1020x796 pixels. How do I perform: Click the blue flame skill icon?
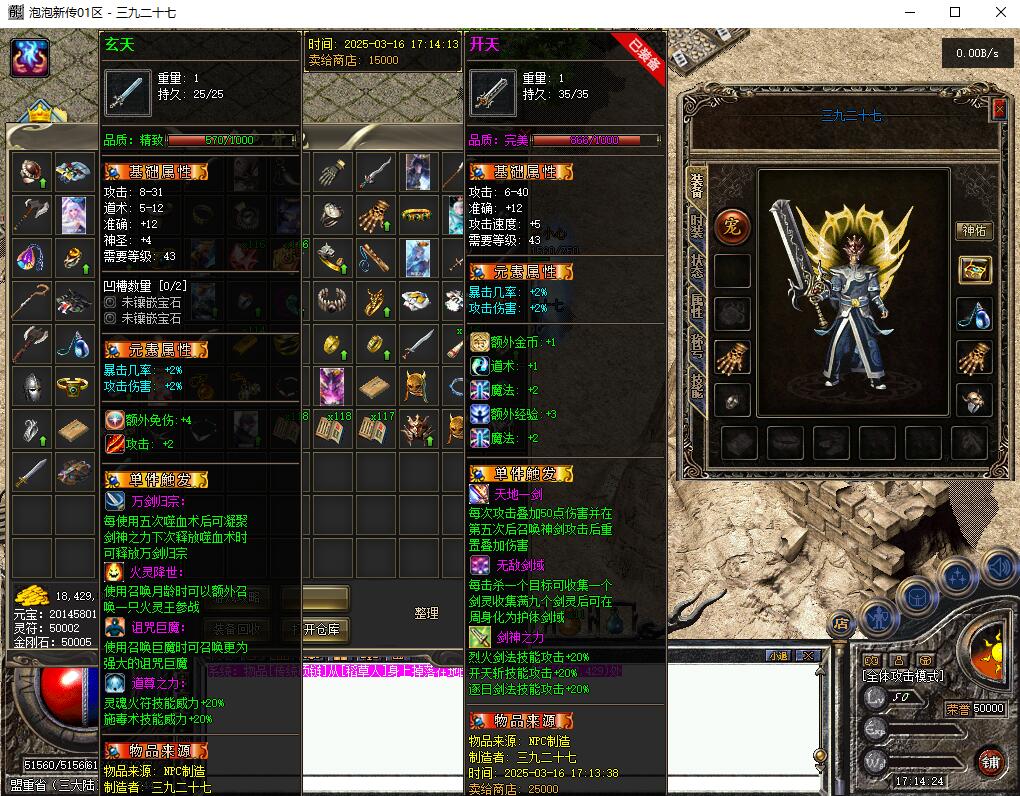(30, 58)
